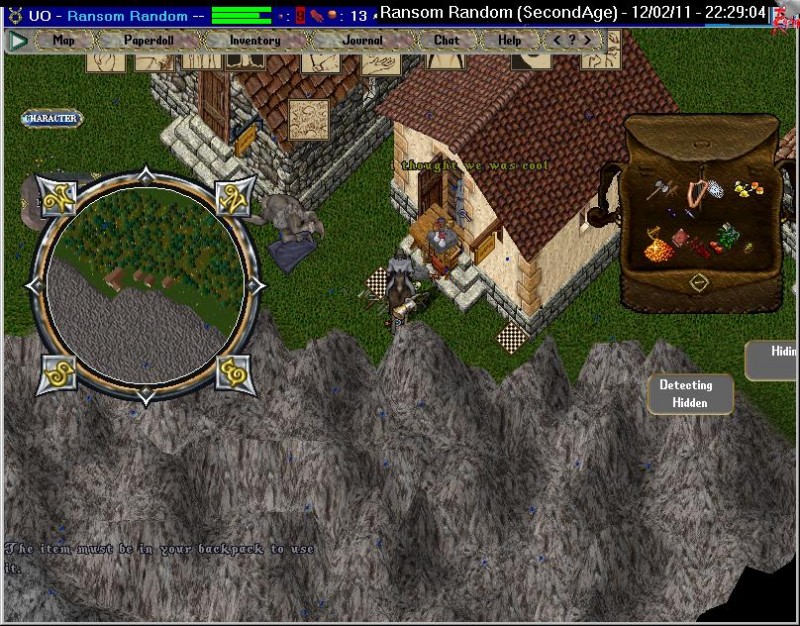The image size is (800, 626).
Task: Open the Paperdoll window
Action: click(149, 41)
